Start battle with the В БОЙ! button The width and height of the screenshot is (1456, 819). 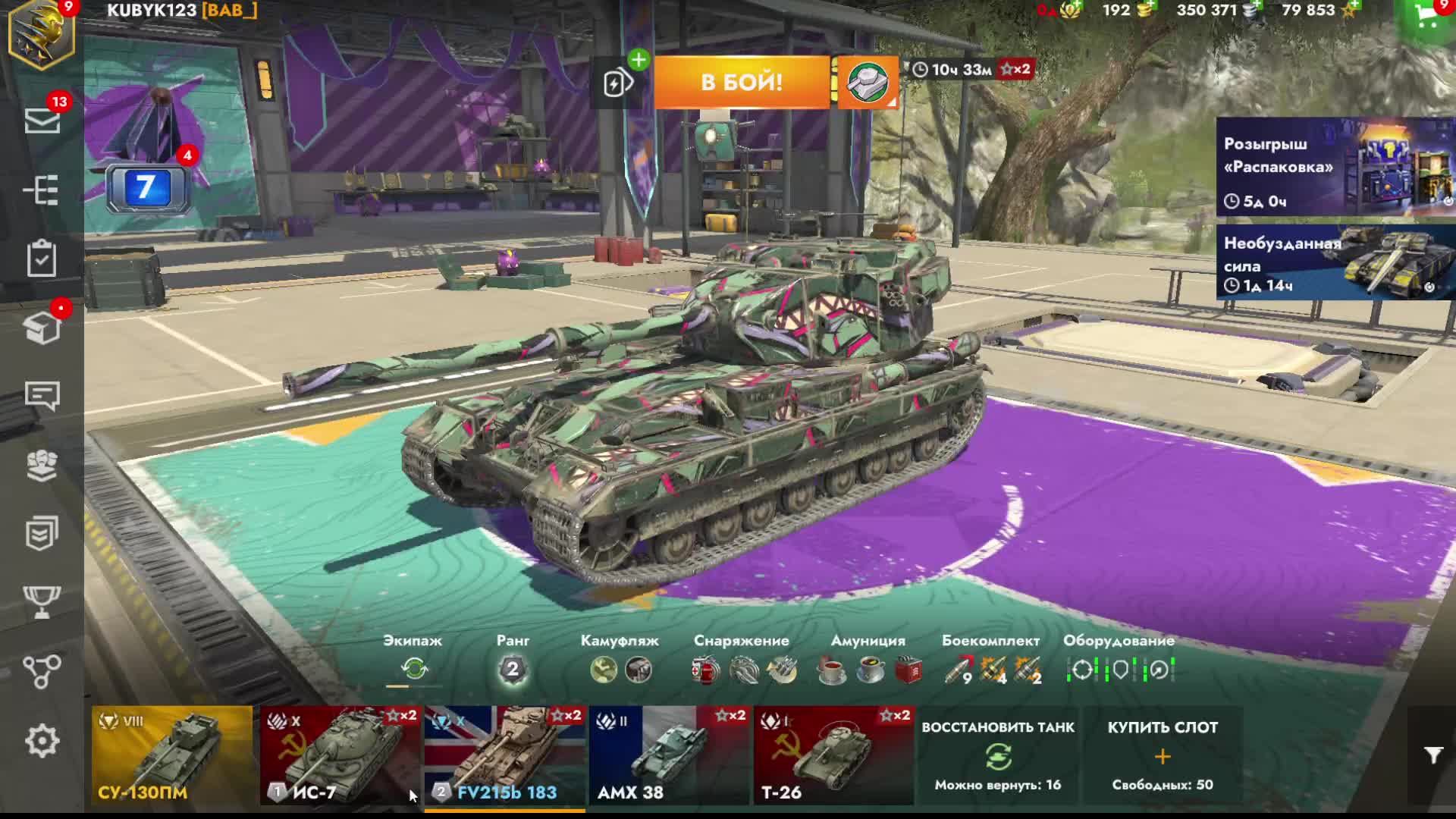point(741,82)
